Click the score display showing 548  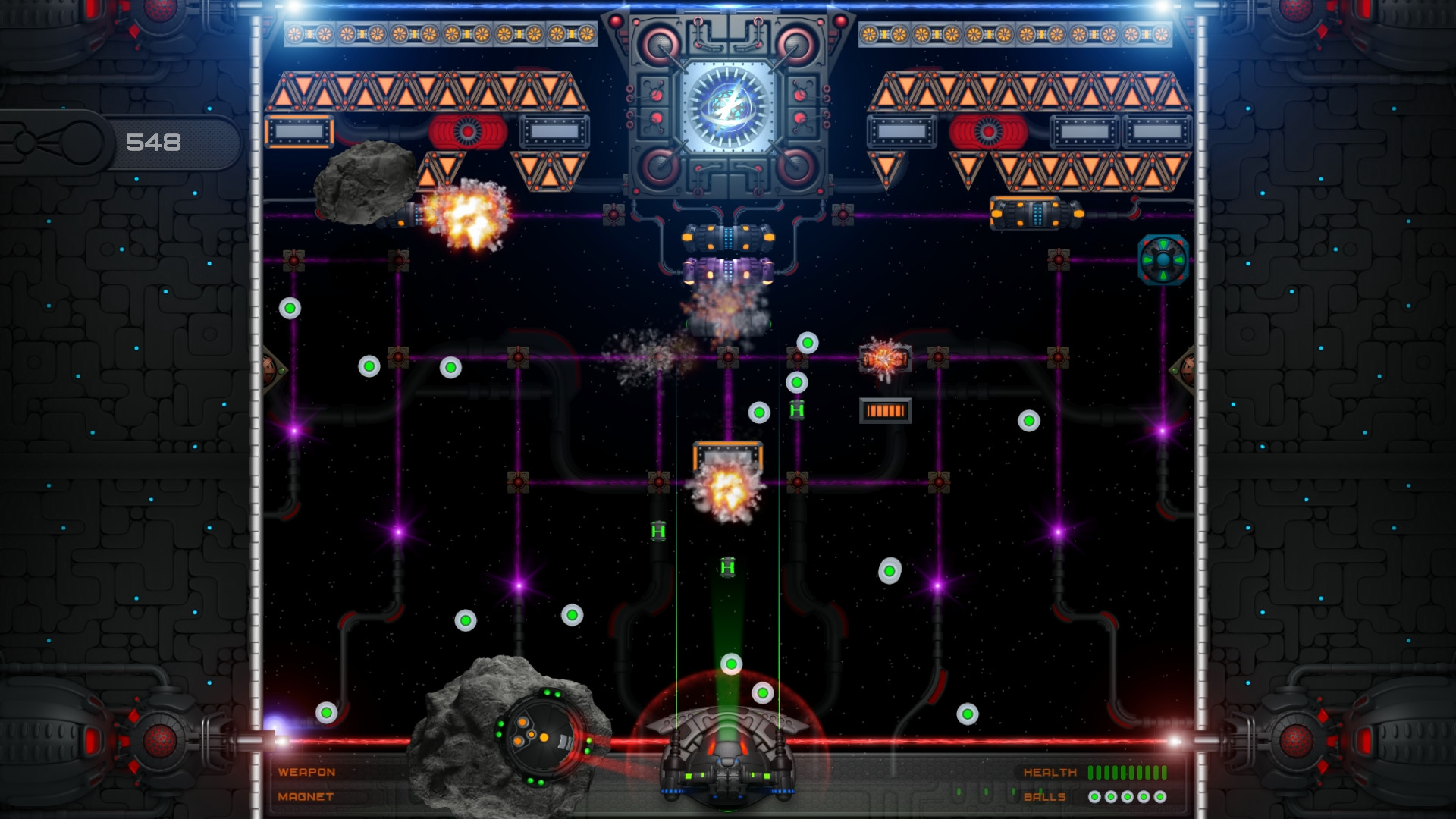(152, 141)
